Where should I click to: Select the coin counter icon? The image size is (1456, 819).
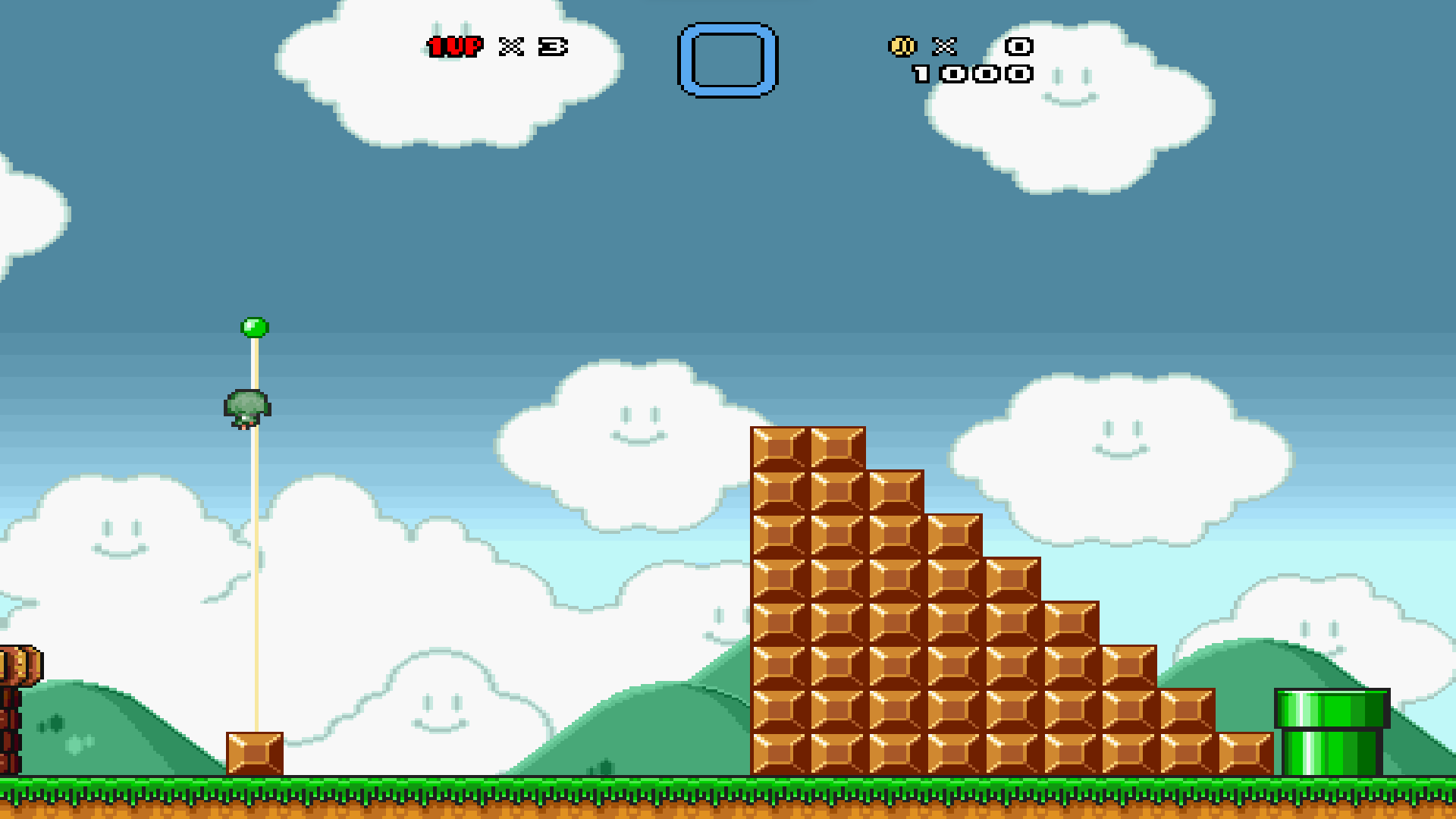click(902, 47)
